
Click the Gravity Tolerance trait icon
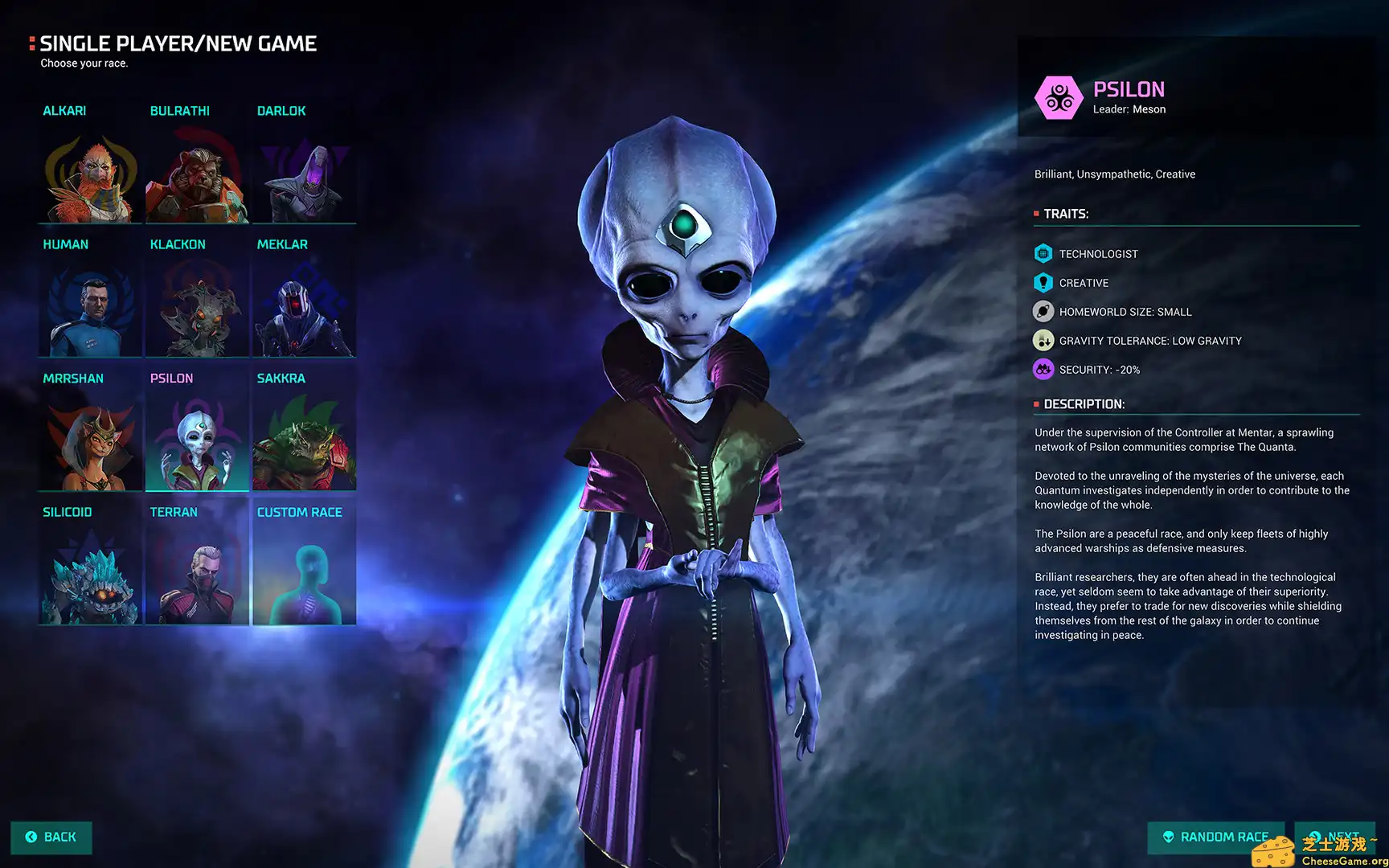coord(1043,340)
